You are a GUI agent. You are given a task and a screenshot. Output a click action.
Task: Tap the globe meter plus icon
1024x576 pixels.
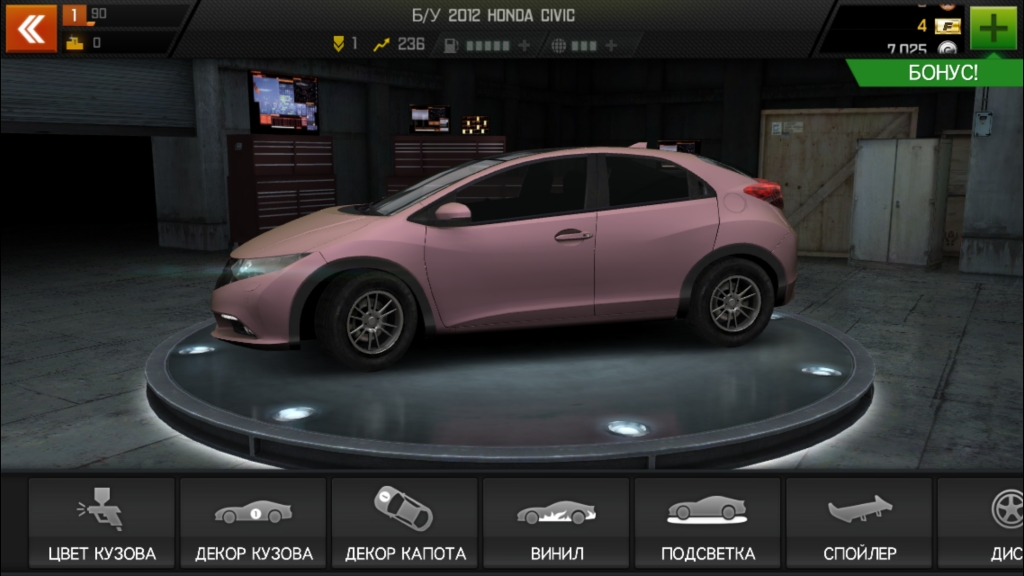click(610, 45)
